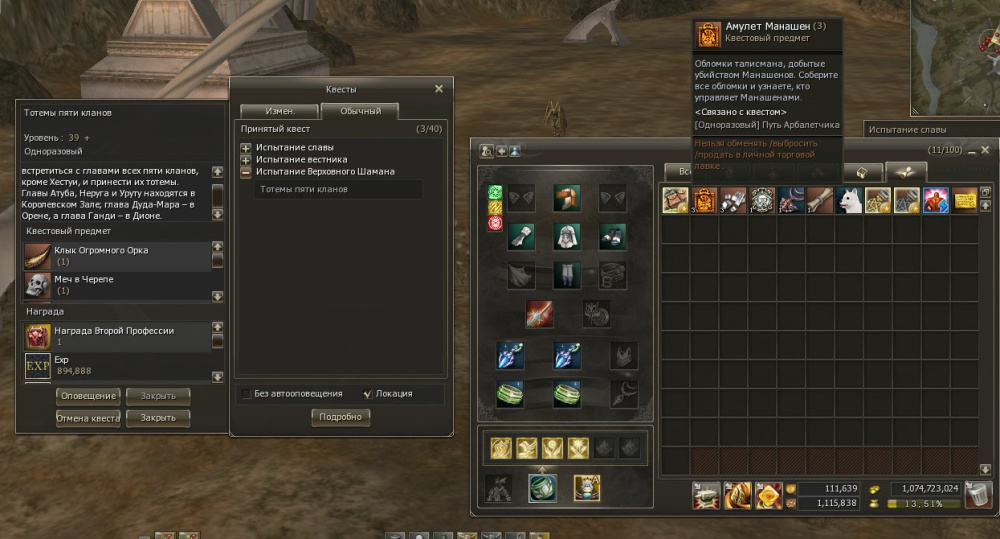Cancel the quest with Отмена квеста
The image size is (1000, 539).
click(x=87, y=418)
